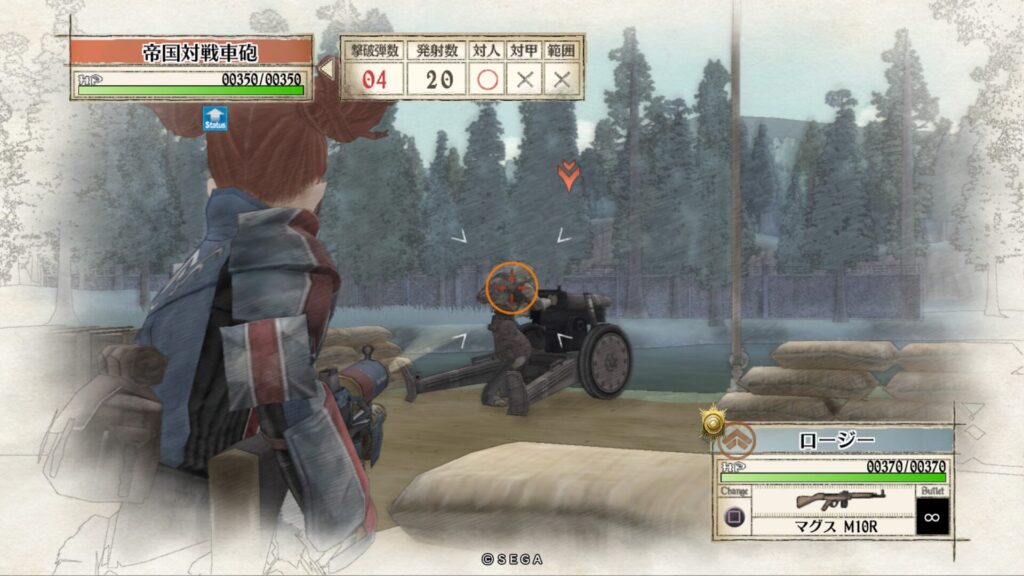Open the blue Status icon
1024x576 pixels.
pos(214,119)
